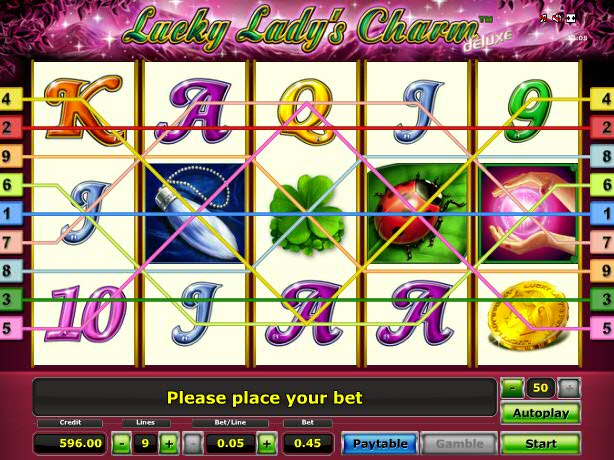Start the spin with the Start button
This screenshot has width=614, height=460.
coord(540,443)
